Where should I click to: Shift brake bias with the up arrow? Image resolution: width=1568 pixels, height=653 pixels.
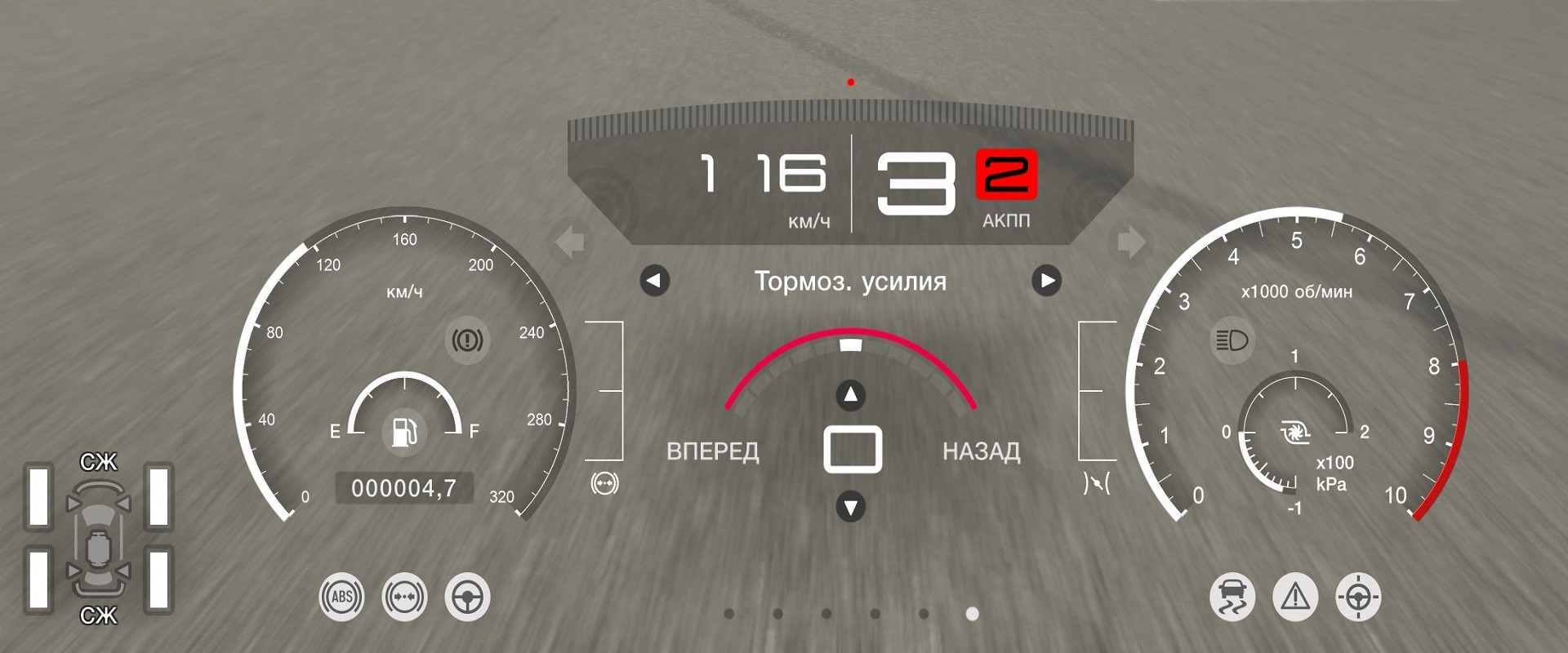(850, 395)
